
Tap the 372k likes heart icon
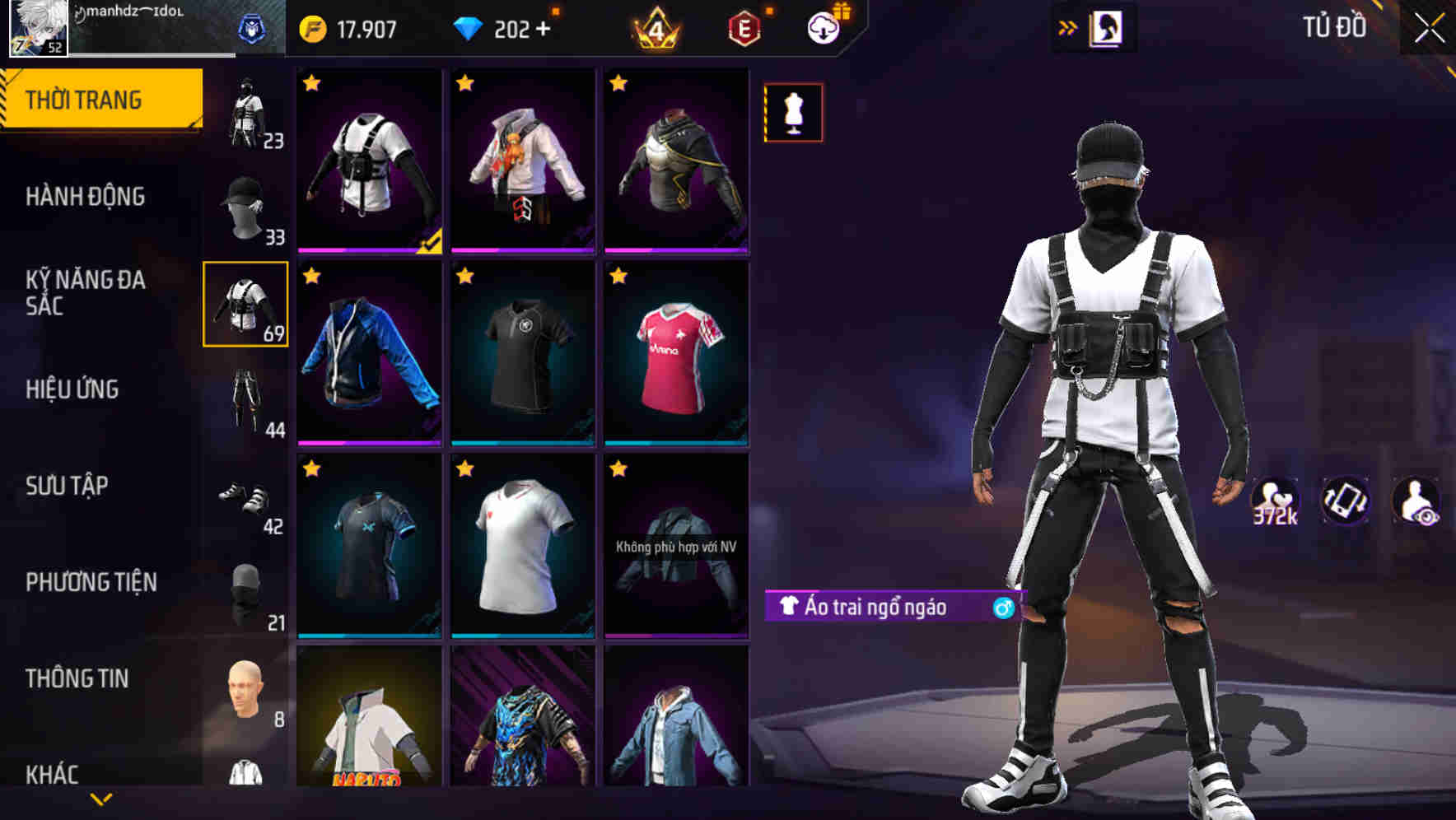click(1272, 501)
